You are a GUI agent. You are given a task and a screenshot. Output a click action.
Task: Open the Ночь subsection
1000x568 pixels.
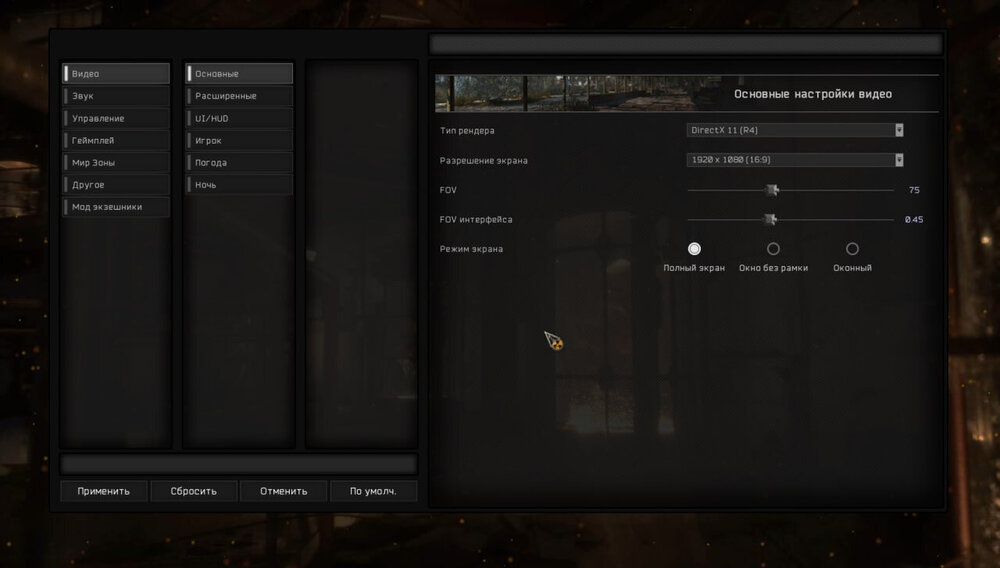pyautogui.click(x=239, y=185)
